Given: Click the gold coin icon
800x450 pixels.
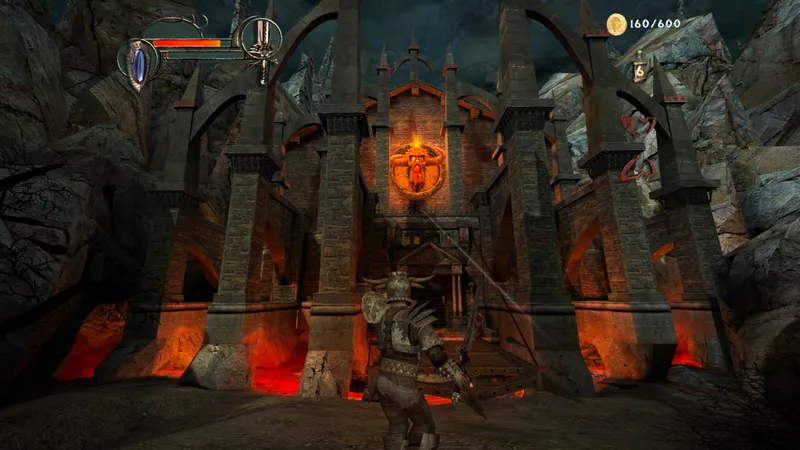Looking at the screenshot, I should click(x=616, y=24).
